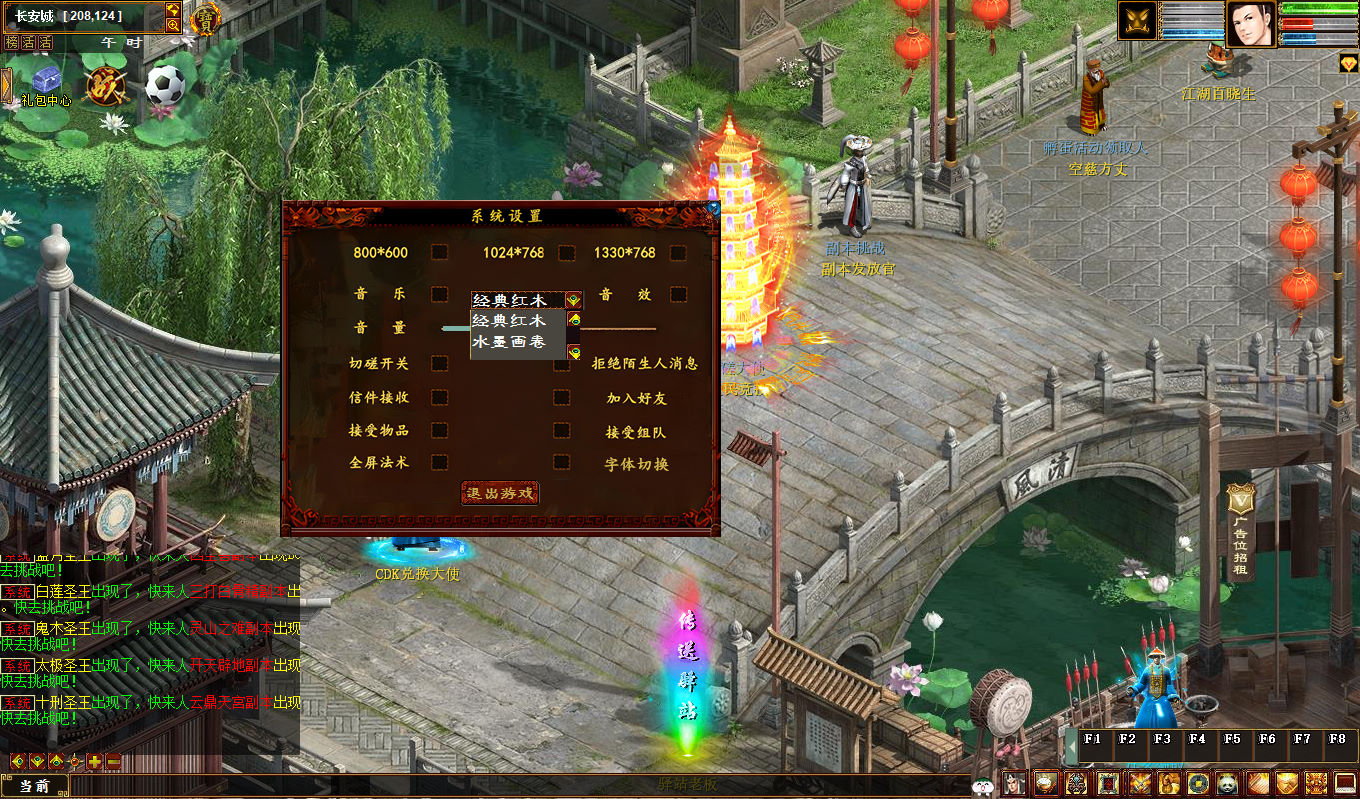This screenshot has width=1360, height=799.
Task: Toggle the 加入好友 add friend checkbox
Action: (562, 397)
